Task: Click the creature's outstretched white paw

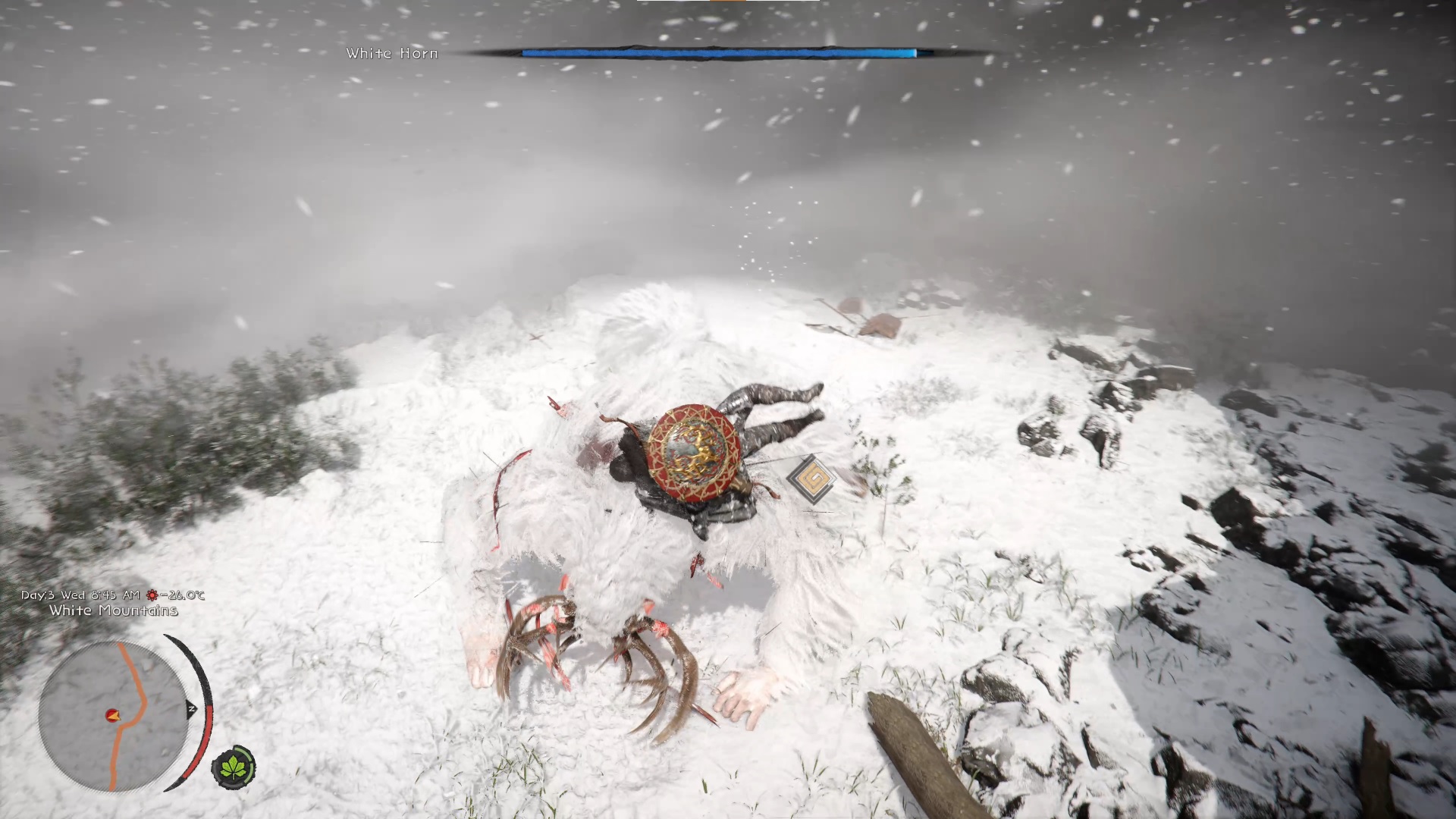Action: (747, 690)
